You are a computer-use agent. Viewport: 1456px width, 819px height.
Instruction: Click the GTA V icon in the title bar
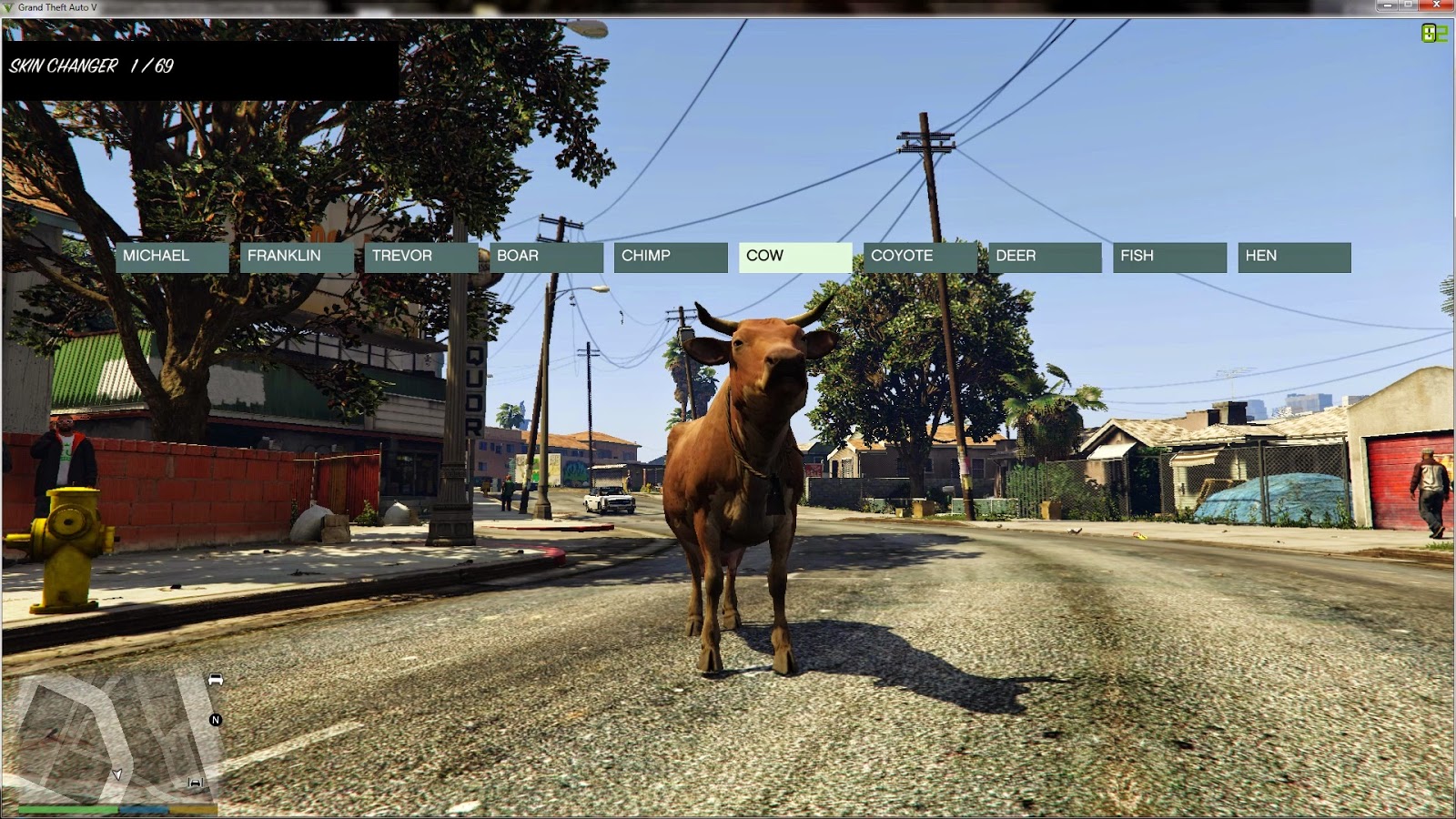click(7, 5)
